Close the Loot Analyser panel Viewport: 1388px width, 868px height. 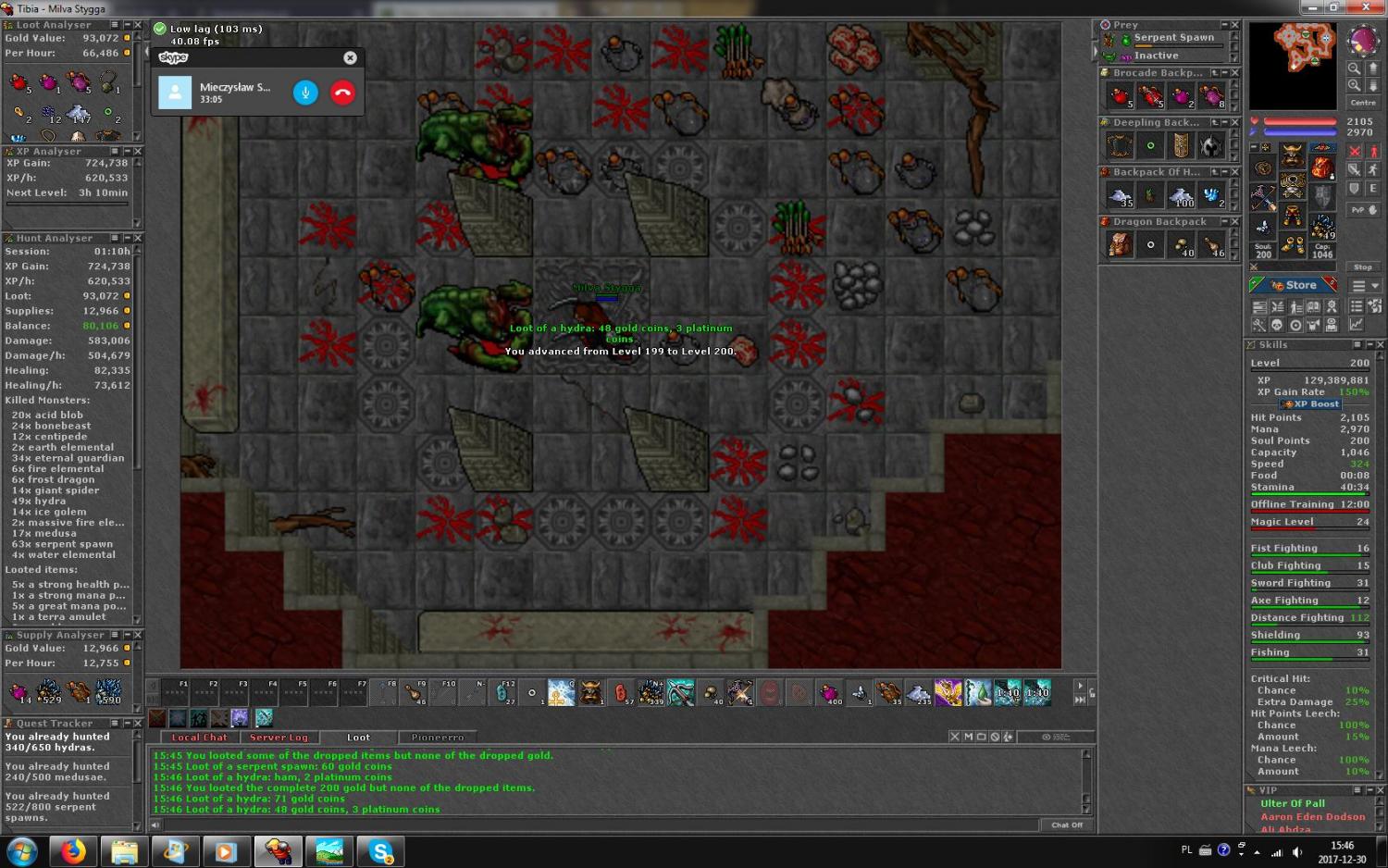tap(137, 25)
